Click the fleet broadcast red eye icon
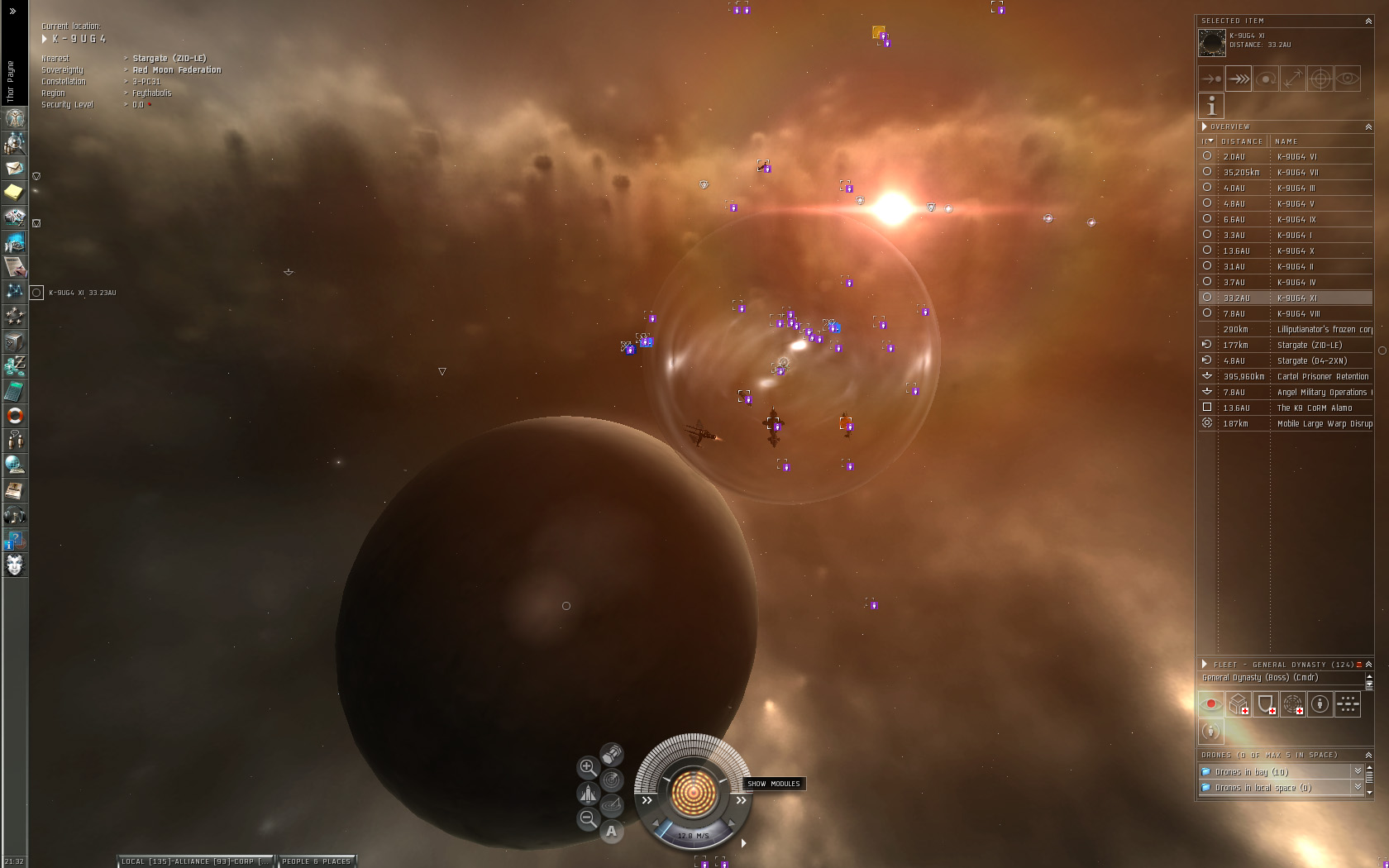This screenshot has width=1389, height=868. (1211, 704)
